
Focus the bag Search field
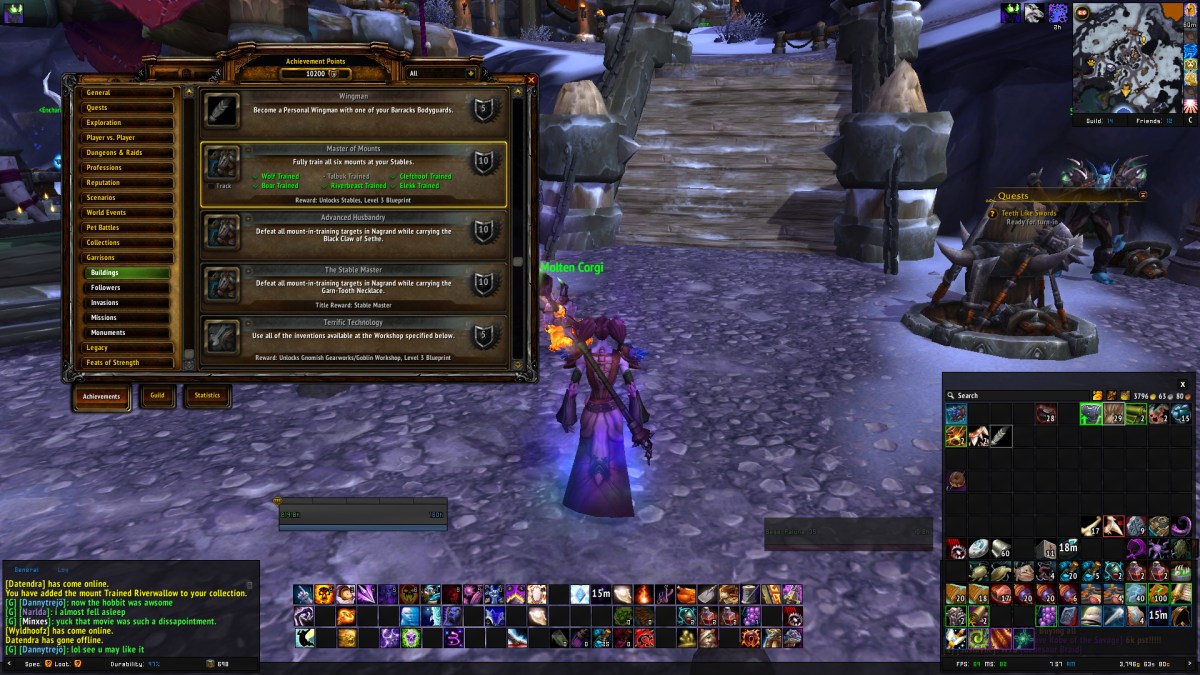[1010, 396]
